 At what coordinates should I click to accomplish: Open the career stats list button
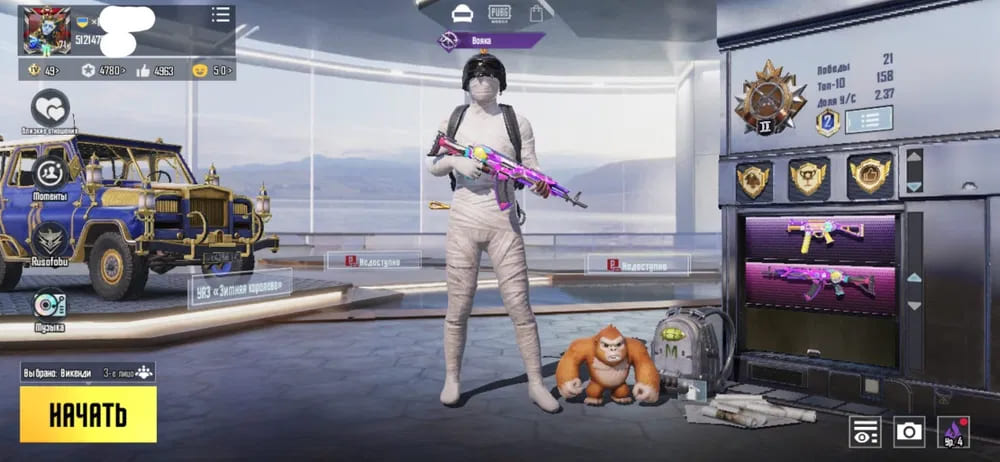[x=868, y=120]
